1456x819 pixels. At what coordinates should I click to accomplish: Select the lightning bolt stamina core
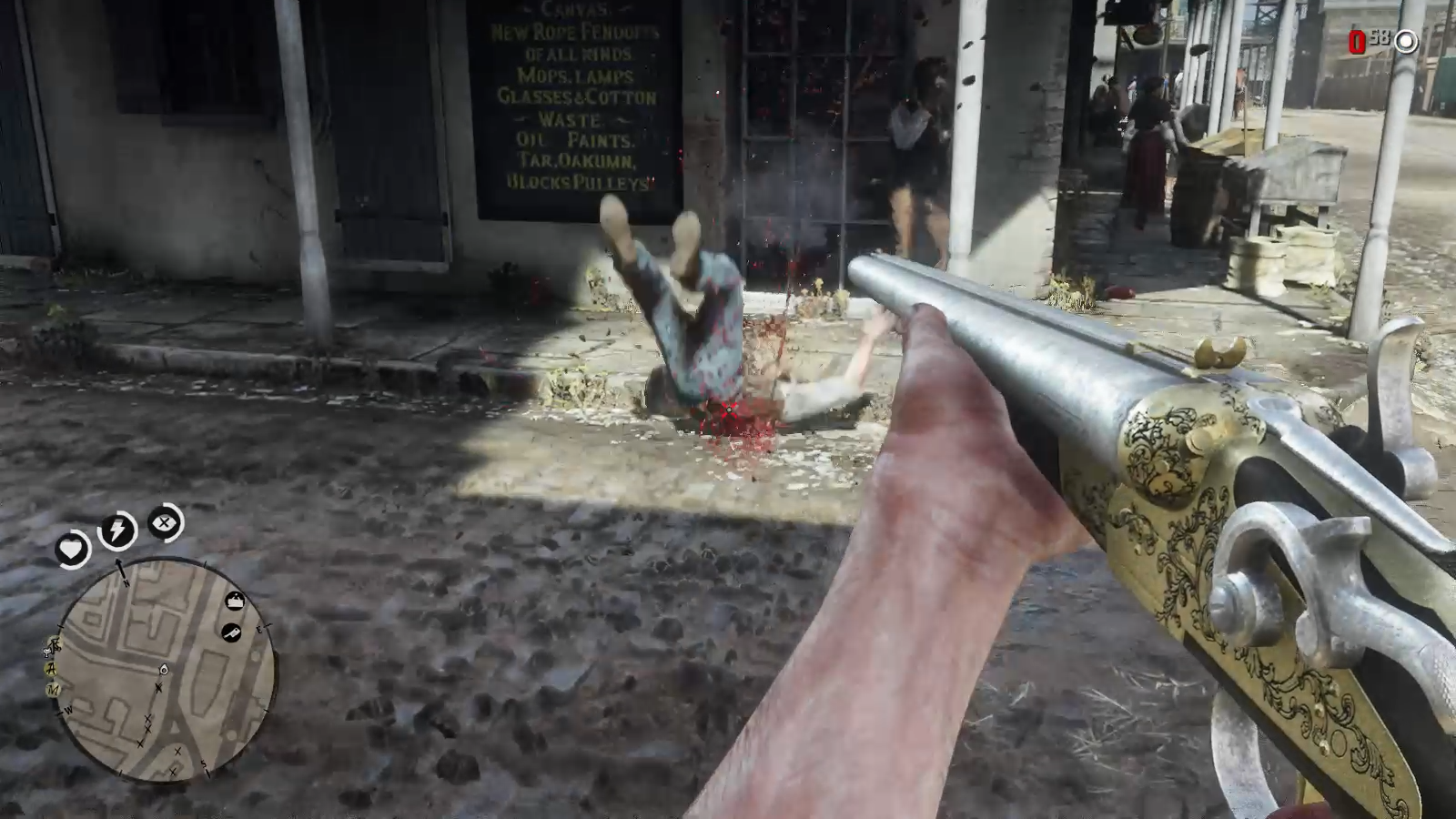[117, 531]
